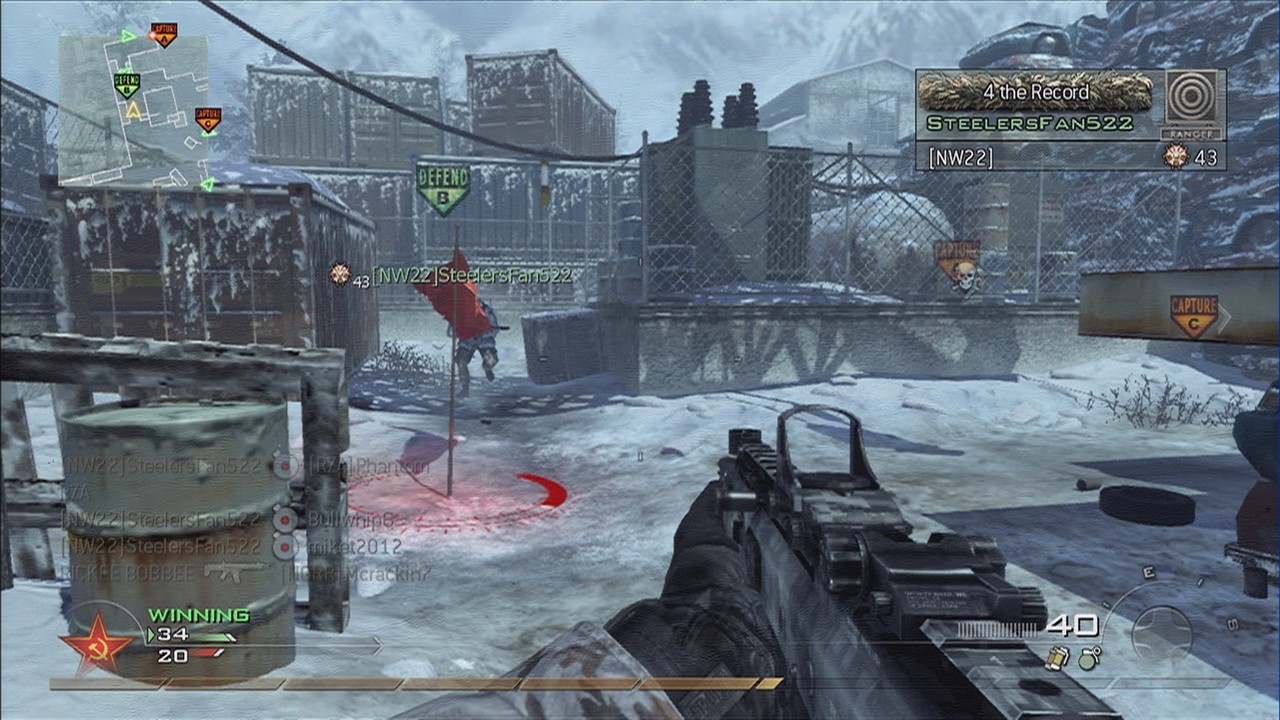Click the Capture marker with the skull
Viewport: 1280px width, 720px height.
(x=958, y=265)
